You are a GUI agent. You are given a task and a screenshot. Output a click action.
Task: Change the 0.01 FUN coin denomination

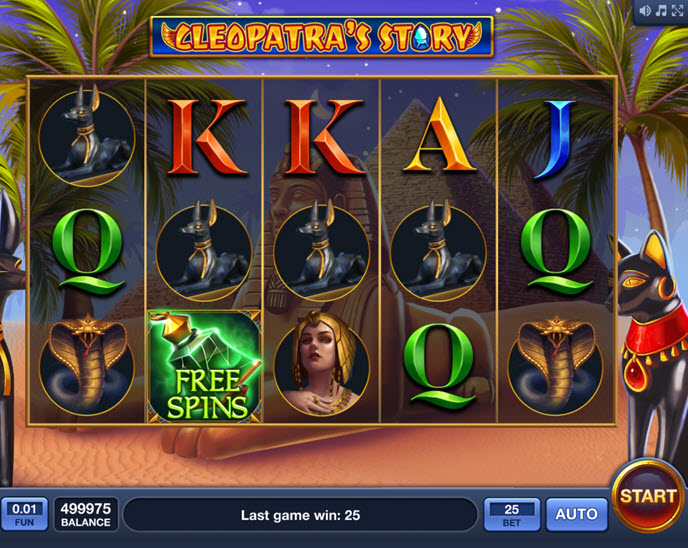pos(24,514)
